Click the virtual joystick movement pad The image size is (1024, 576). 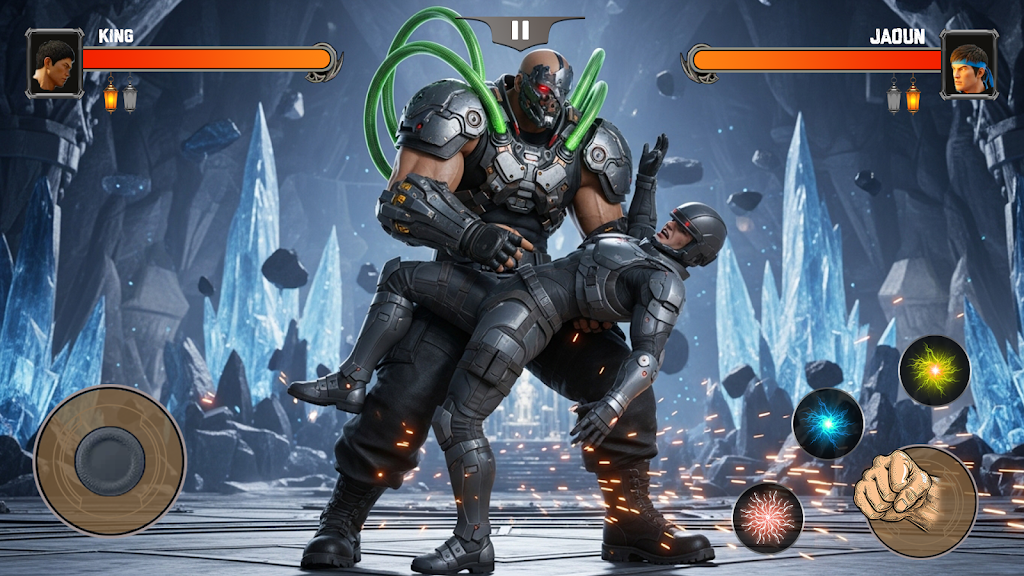[110, 460]
